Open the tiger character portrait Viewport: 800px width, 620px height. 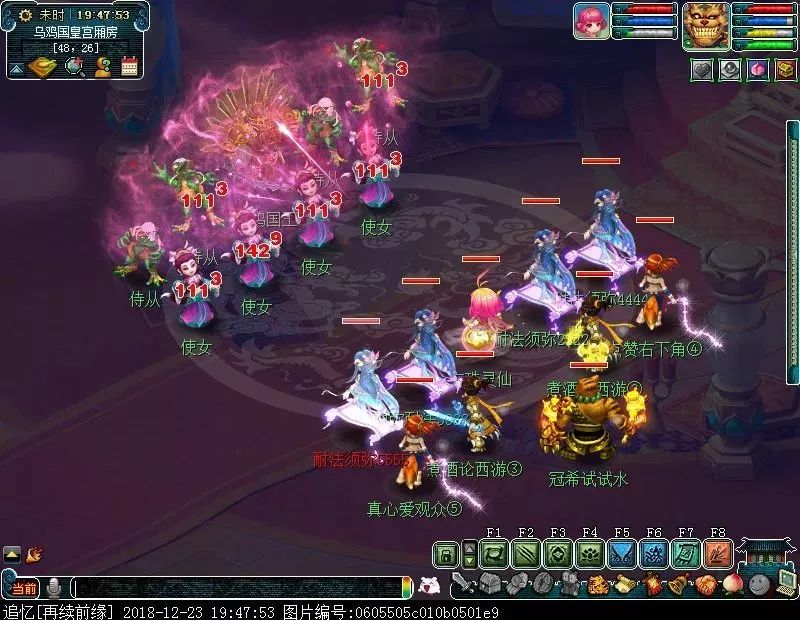click(x=705, y=25)
